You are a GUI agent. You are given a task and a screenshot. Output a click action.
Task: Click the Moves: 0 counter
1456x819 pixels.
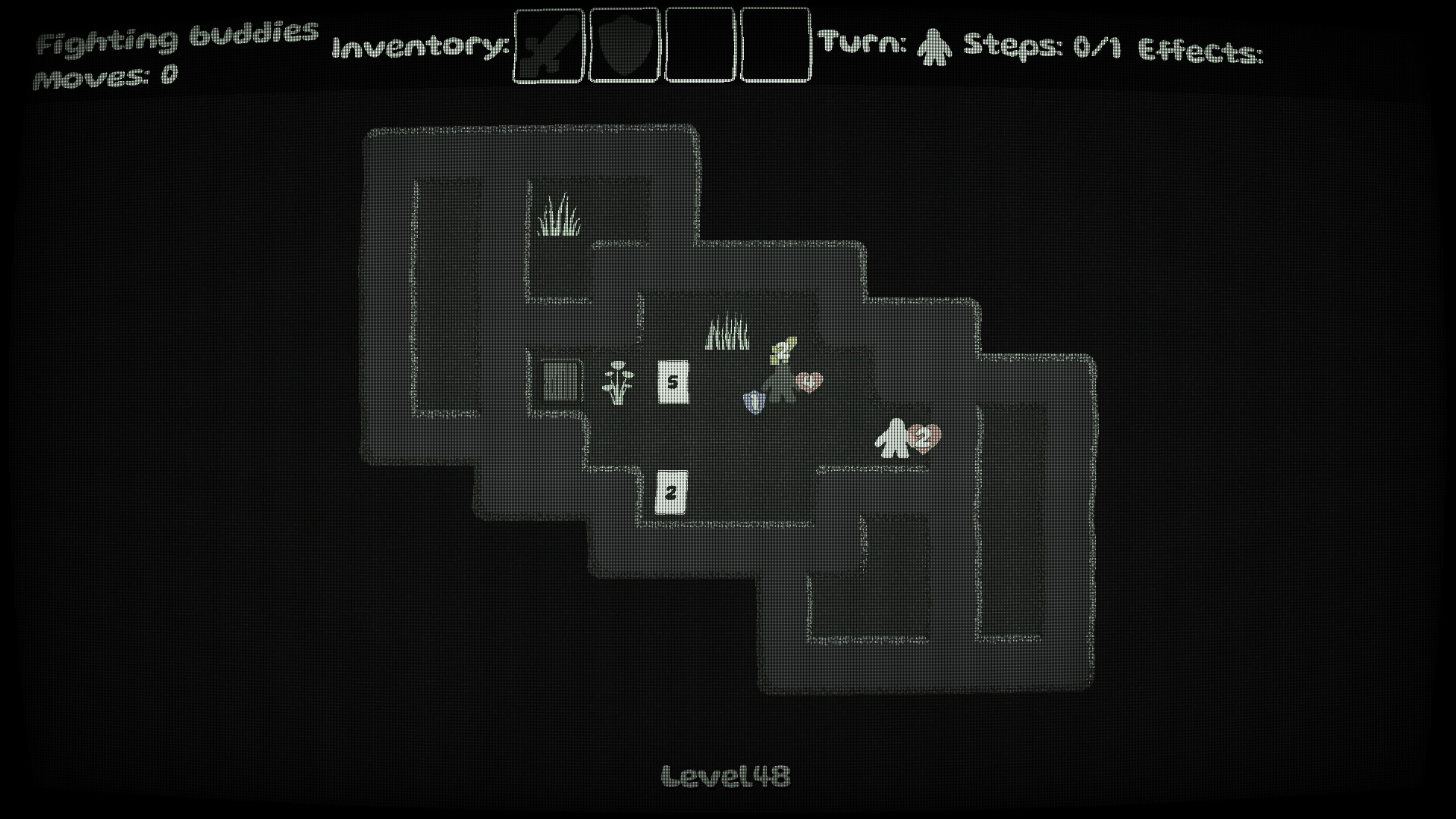[x=106, y=76]
